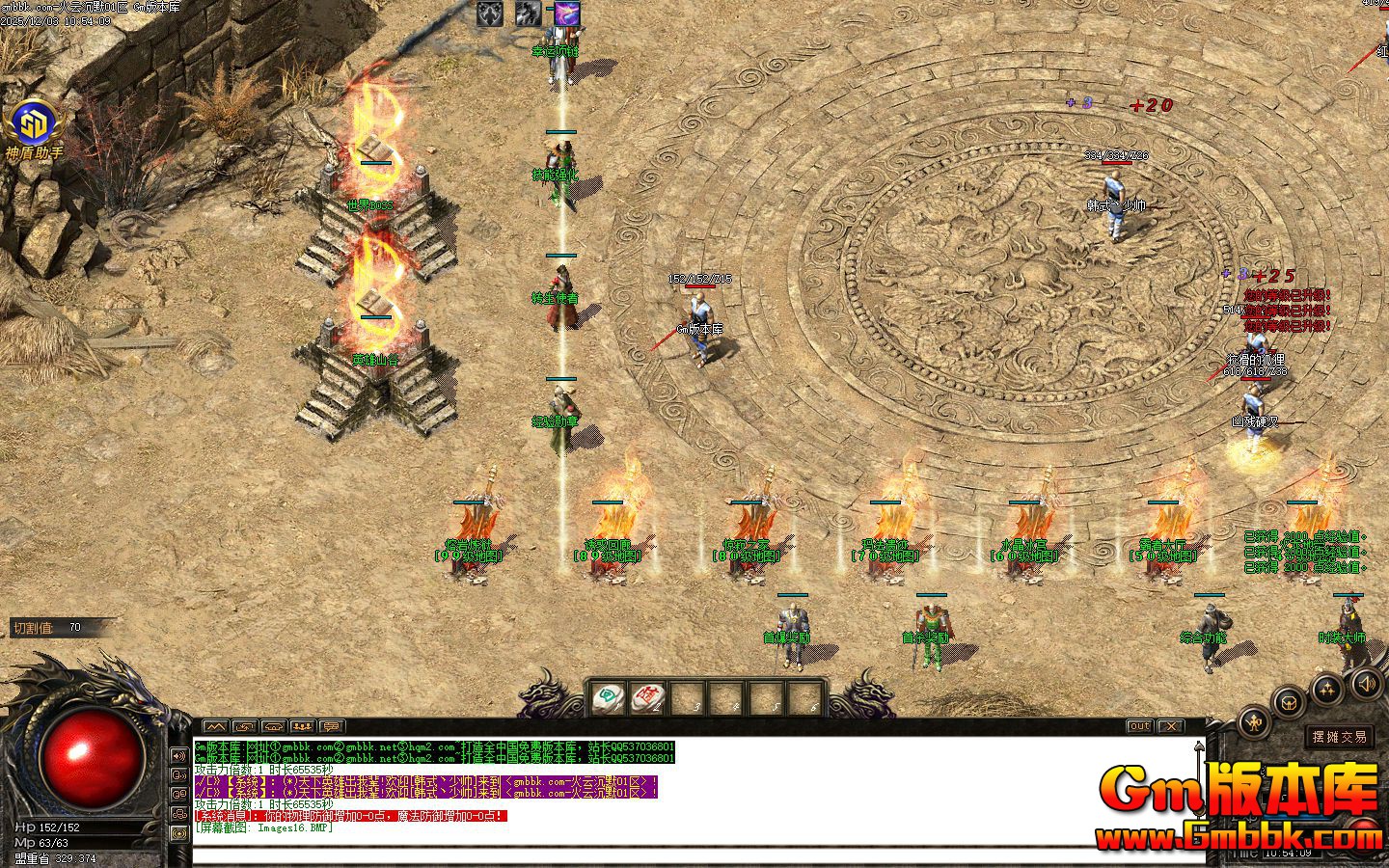Activate the purple phoenix skill icon

tap(565, 14)
